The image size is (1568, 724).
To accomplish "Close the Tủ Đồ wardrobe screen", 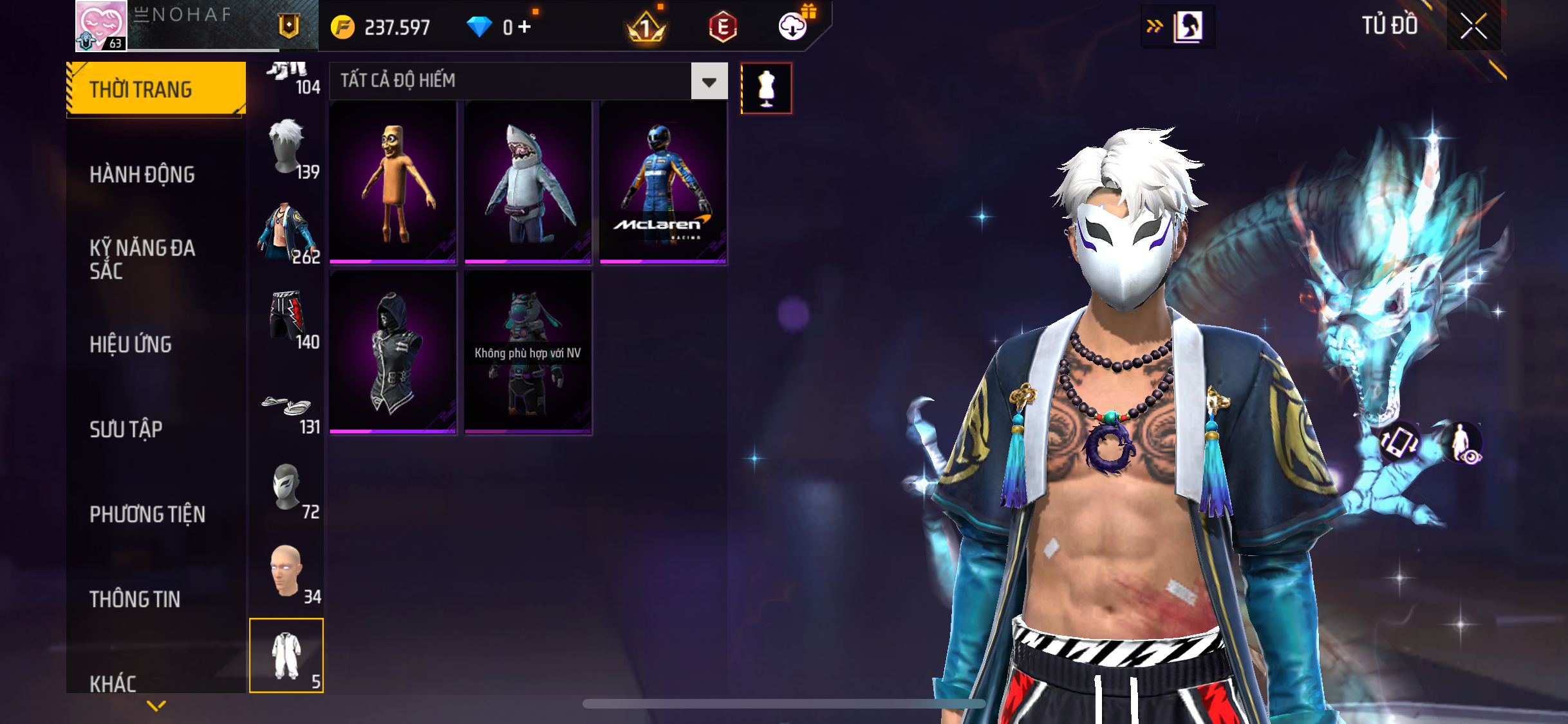I will pos(1473,26).
